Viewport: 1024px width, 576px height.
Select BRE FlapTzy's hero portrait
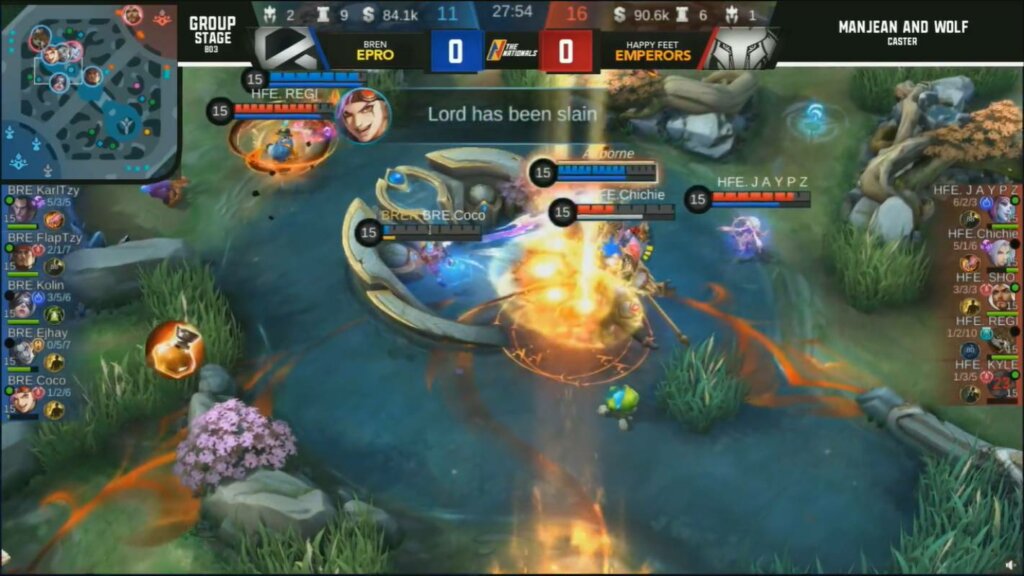pos(22,257)
